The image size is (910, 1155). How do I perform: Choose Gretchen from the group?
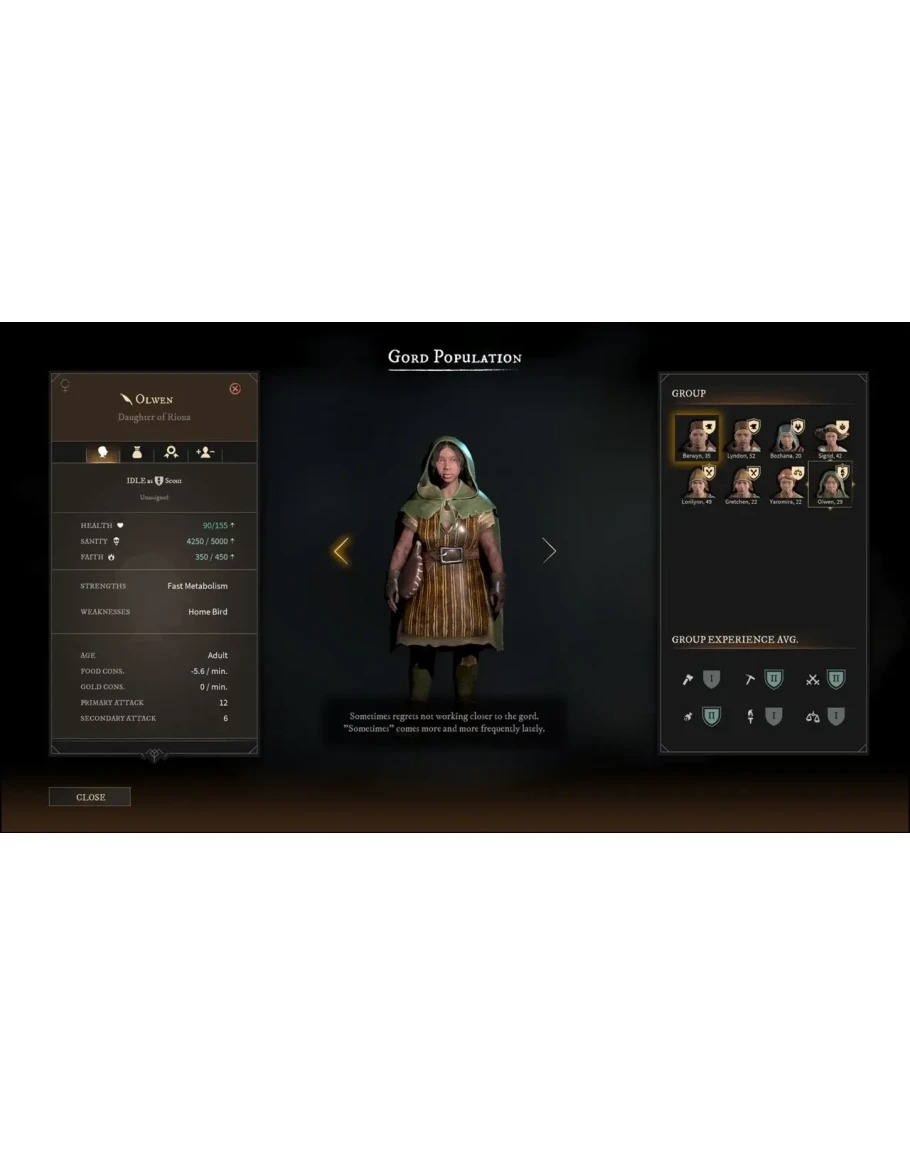[x=740, y=484]
